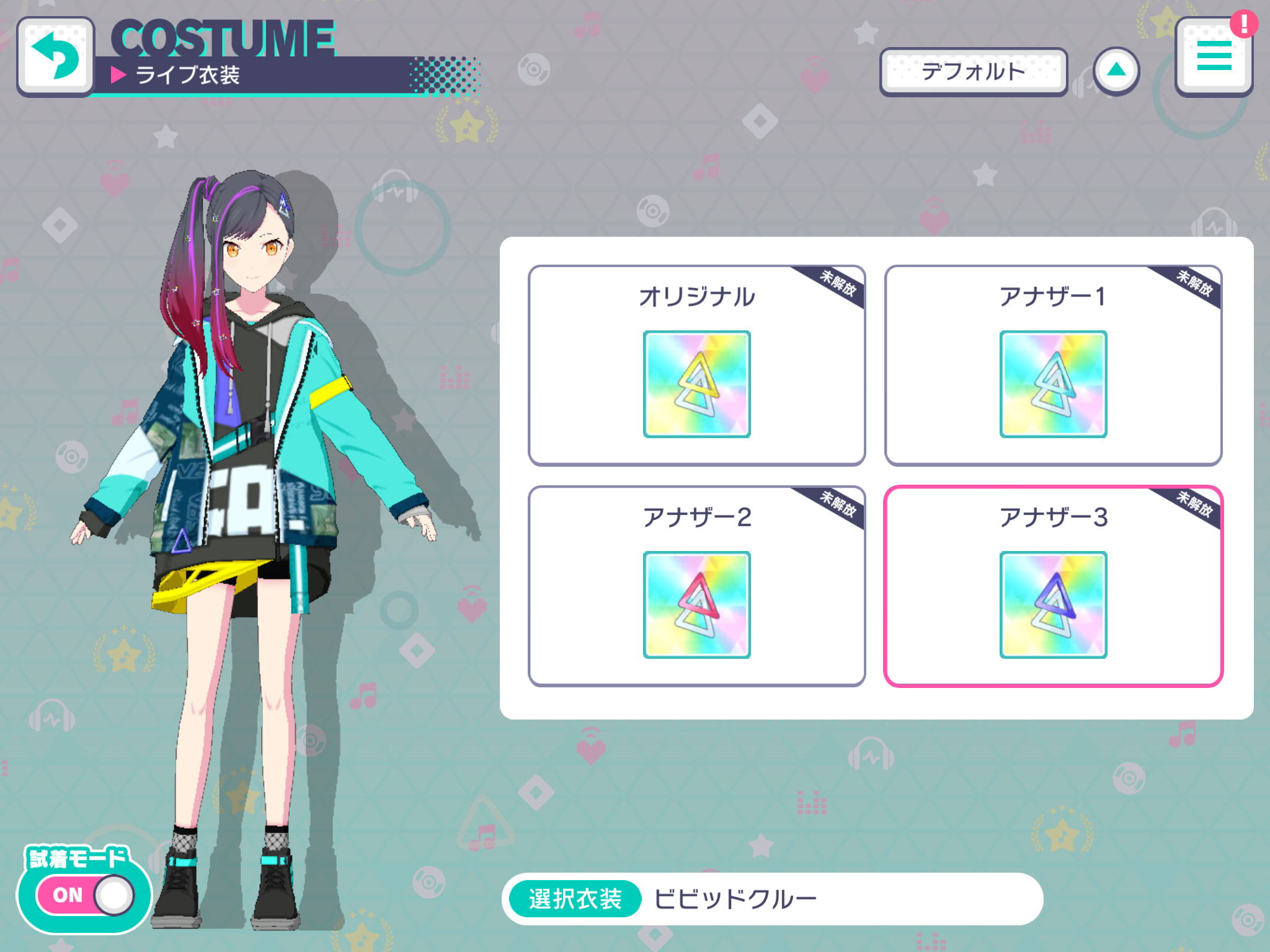Click the 選択衣装 costume name bar
This screenshot has height=952, width=1270.
pos(772,899)
